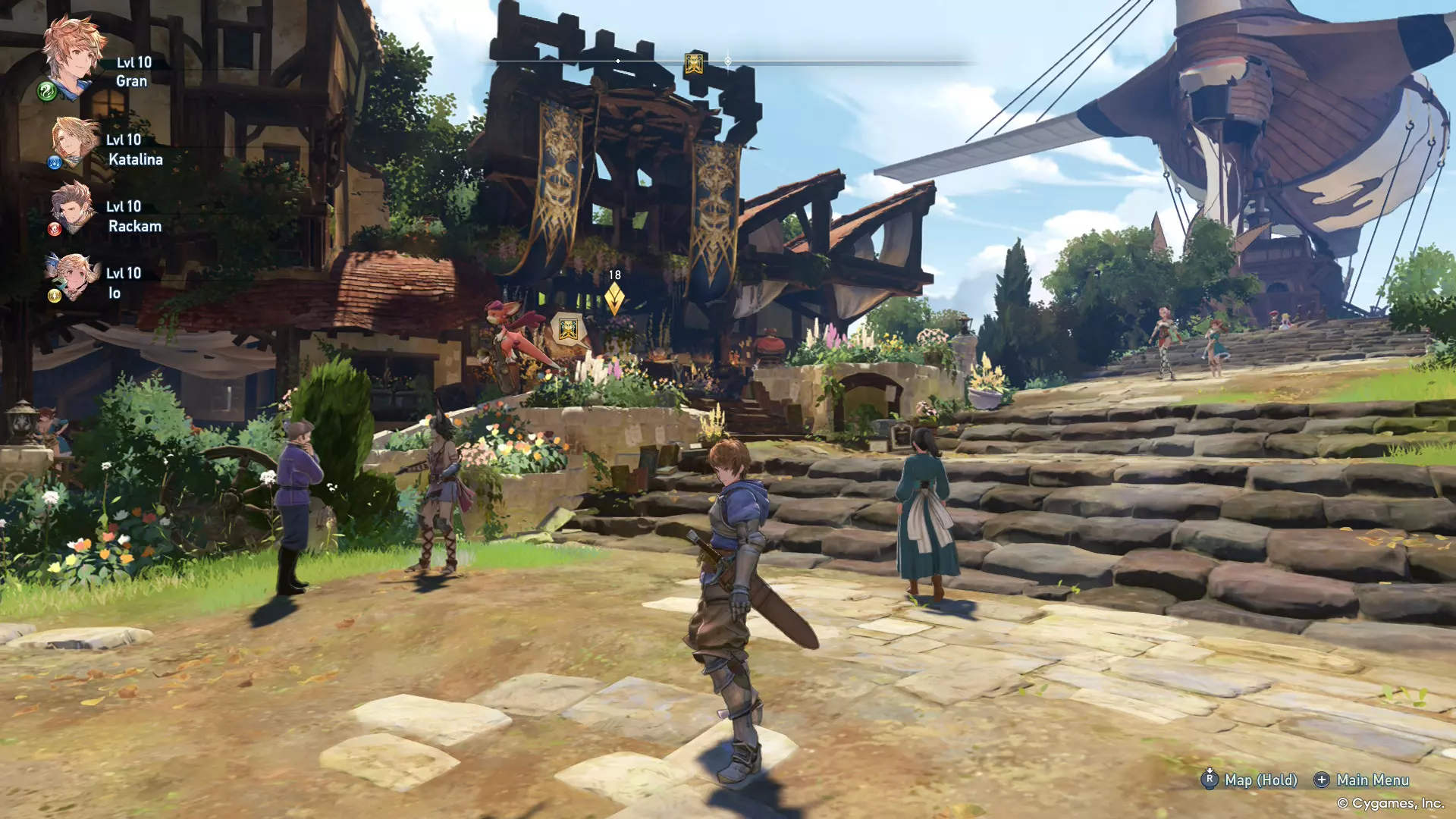The width and height of the screenshot is (1456, 819).
Task: Click Rackam's party member portrait
Action: click(x=74, y=207)
